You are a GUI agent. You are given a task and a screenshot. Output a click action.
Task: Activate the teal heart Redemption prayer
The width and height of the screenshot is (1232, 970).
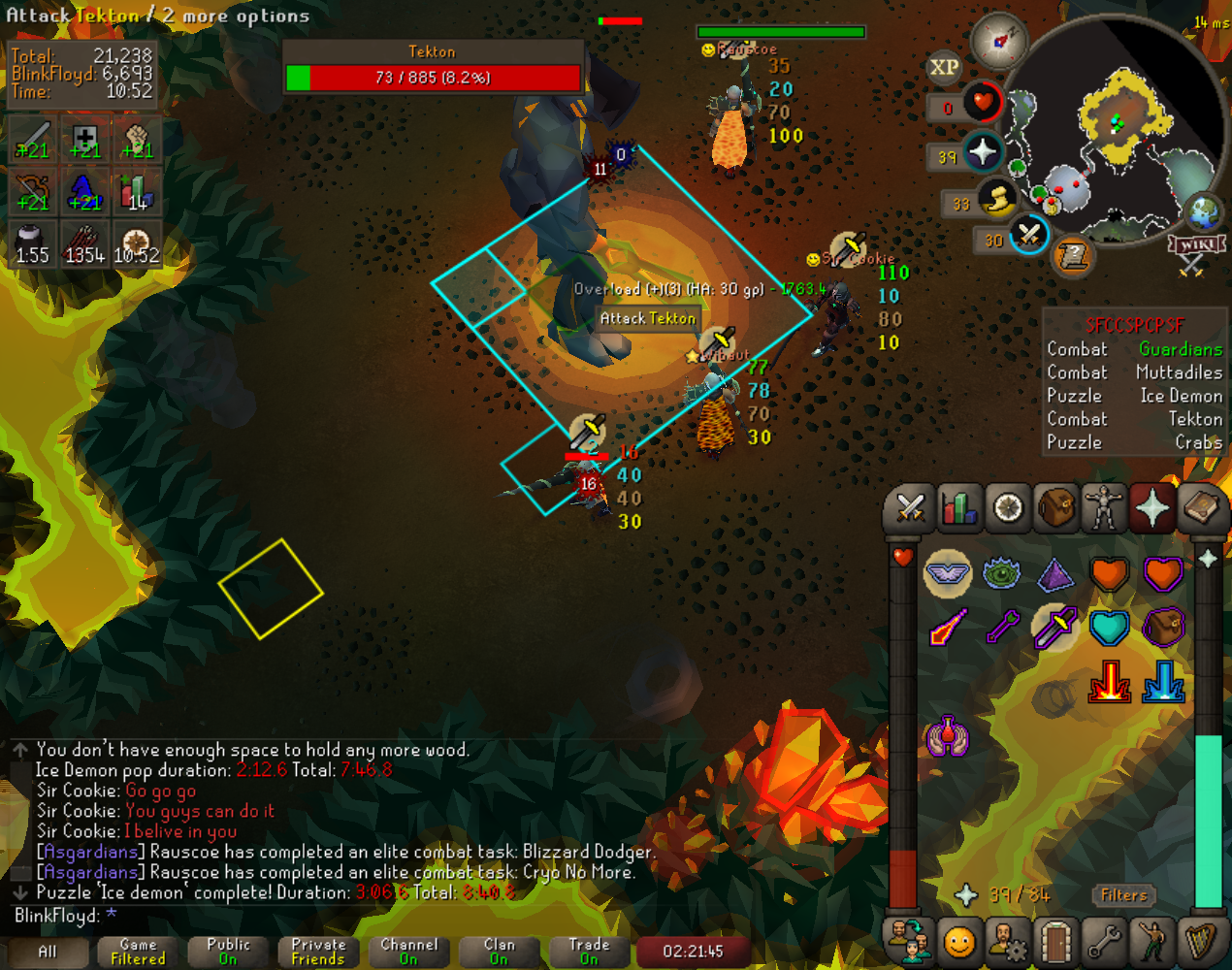(x=1109, y=629)
